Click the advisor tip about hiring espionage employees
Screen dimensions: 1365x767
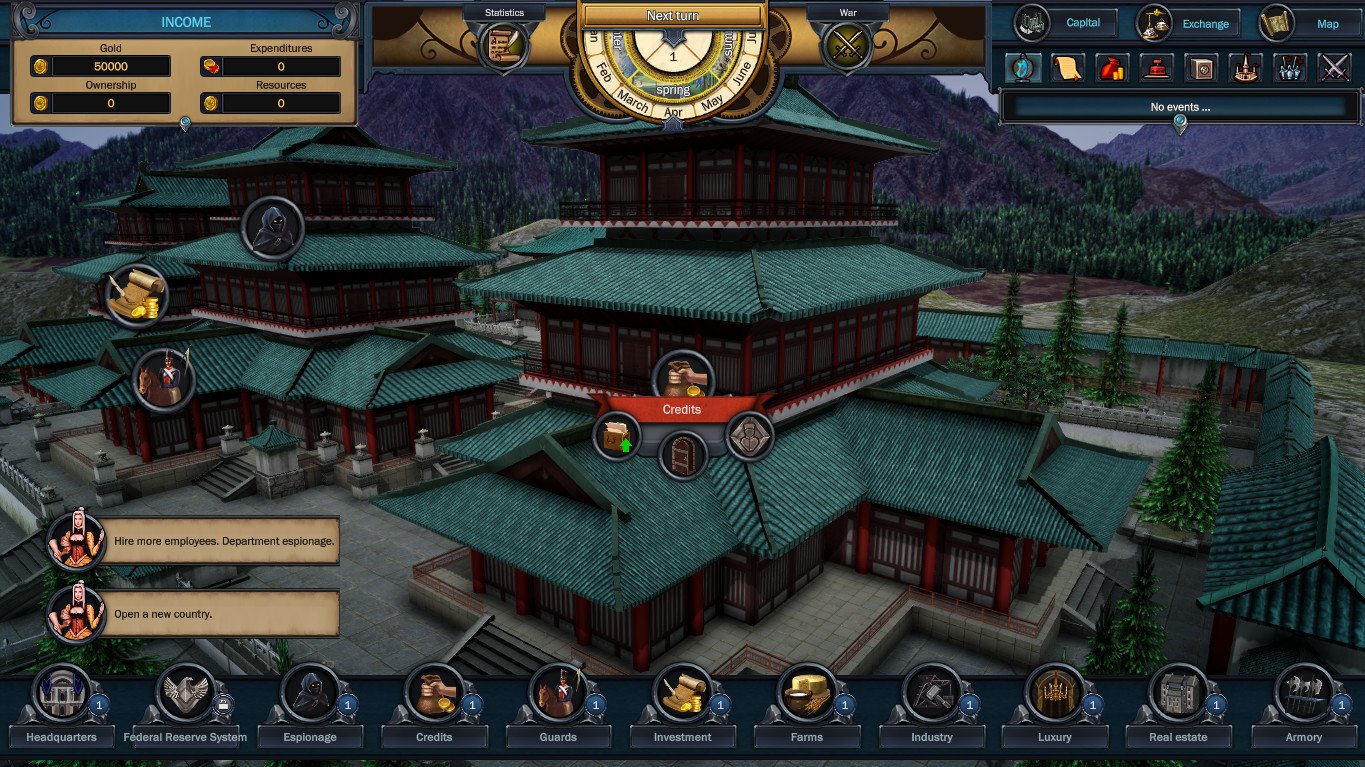[223, 541]
